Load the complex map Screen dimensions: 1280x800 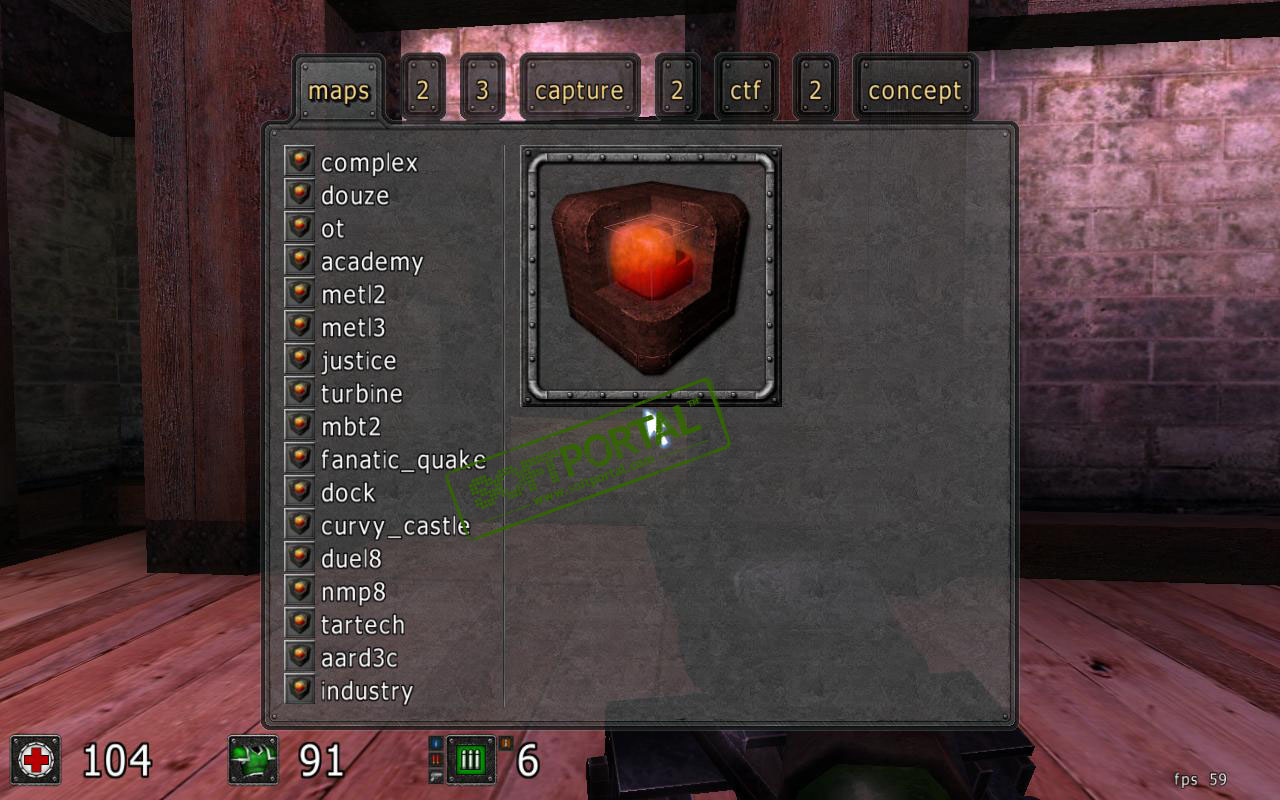click(x=368, y=162)
